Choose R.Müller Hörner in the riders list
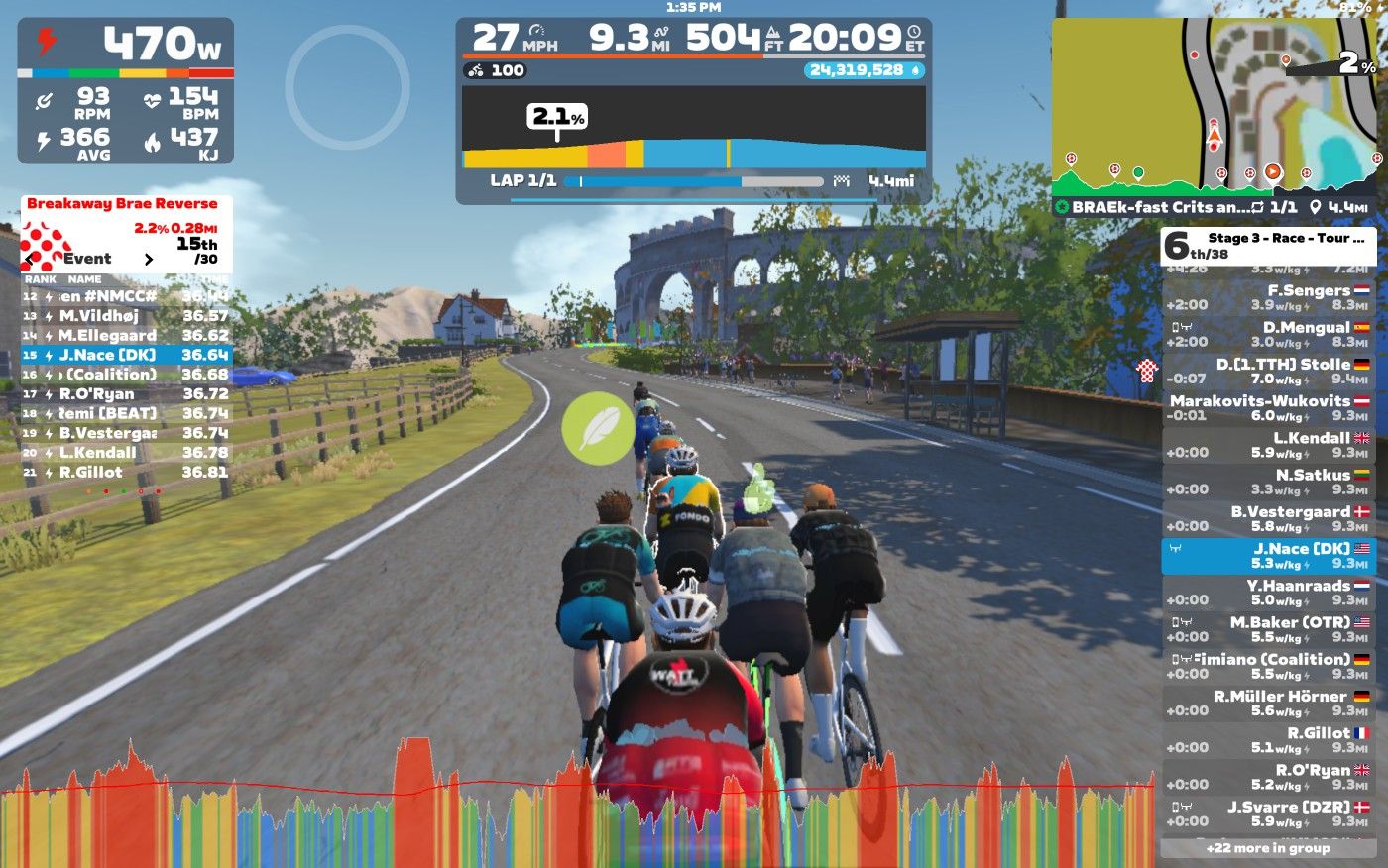1388x868 pixels. point(1269,703)
